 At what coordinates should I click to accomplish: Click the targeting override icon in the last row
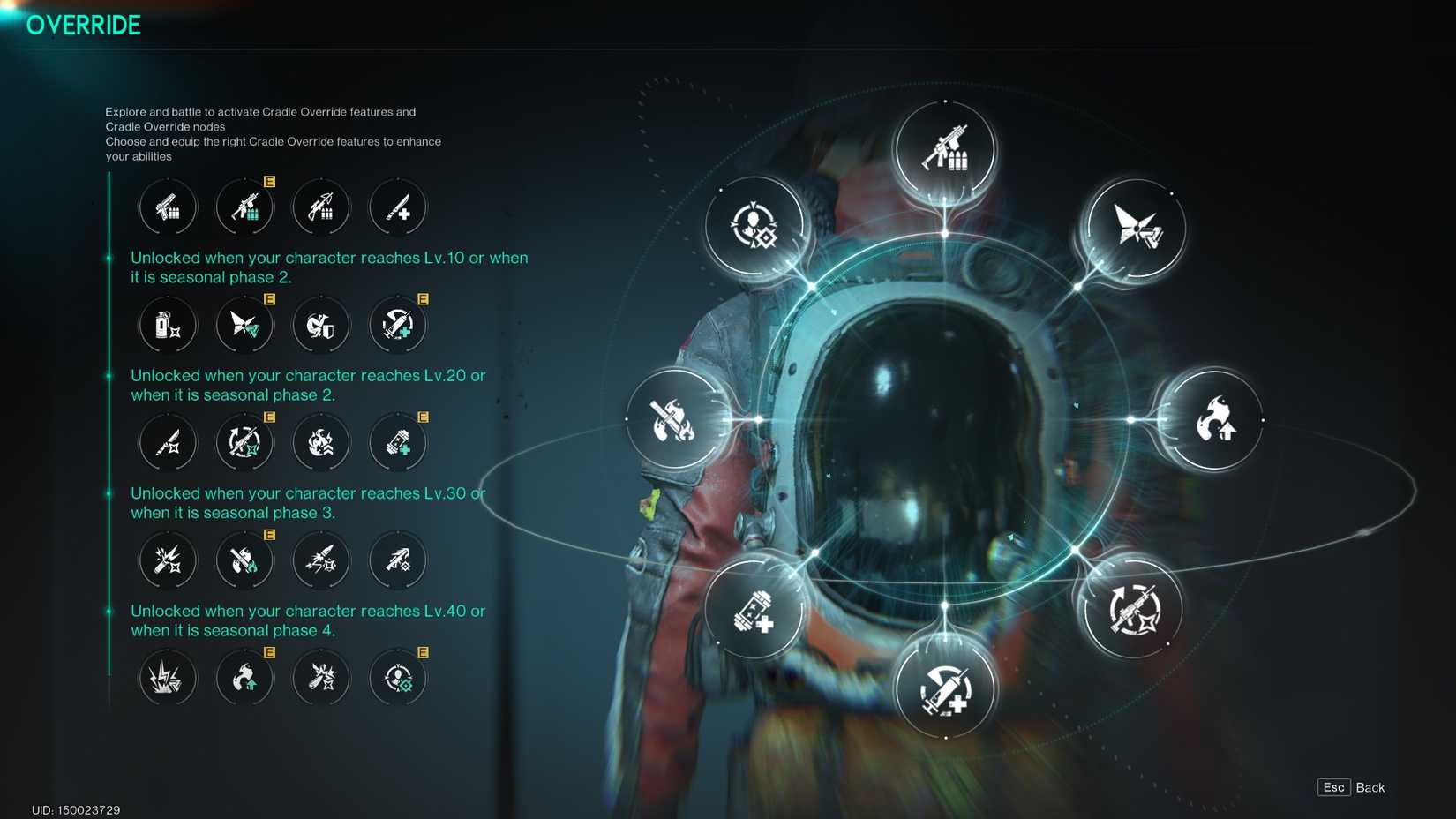click(x=397, y=678)
